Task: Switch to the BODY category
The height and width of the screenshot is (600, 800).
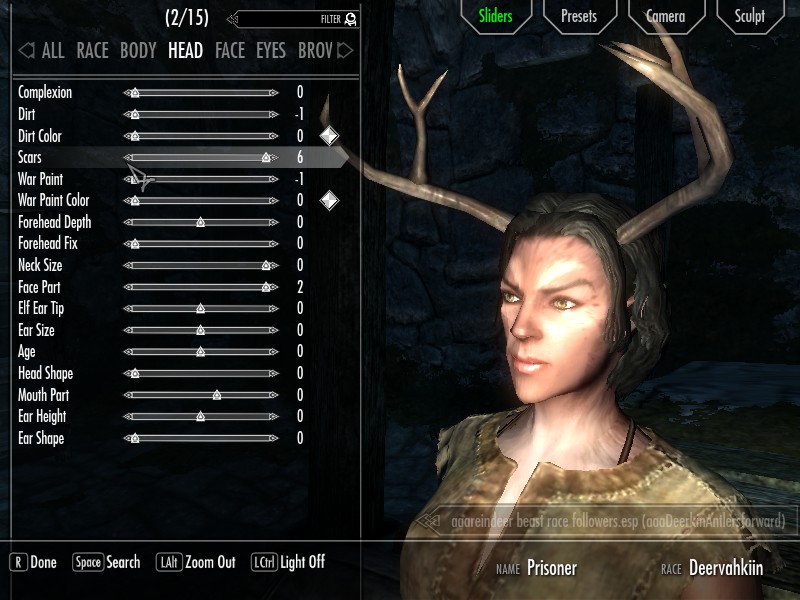Action: (x=138, y=50)
